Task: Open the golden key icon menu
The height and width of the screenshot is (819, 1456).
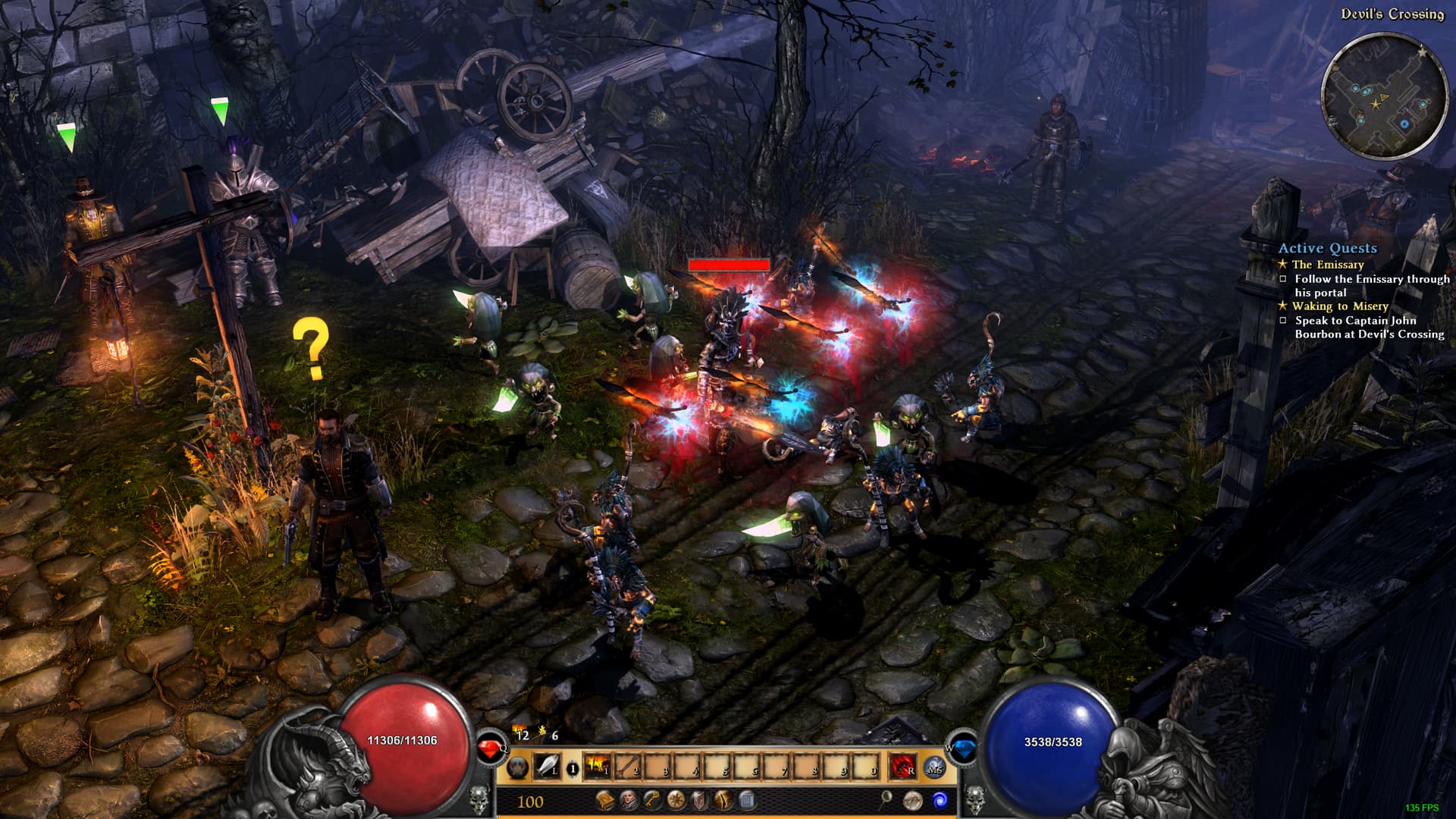Action: 652,800
